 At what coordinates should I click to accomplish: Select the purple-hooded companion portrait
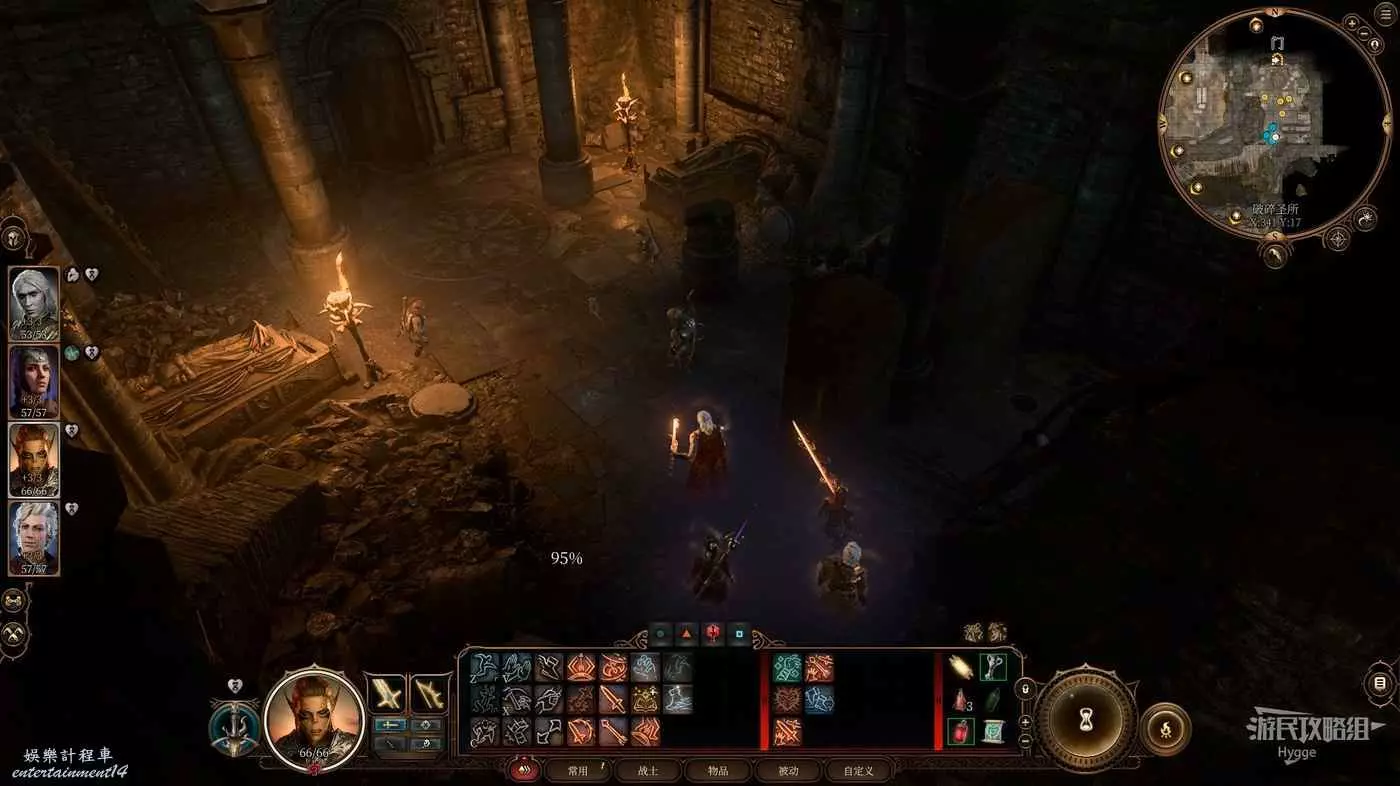[34, 381]
